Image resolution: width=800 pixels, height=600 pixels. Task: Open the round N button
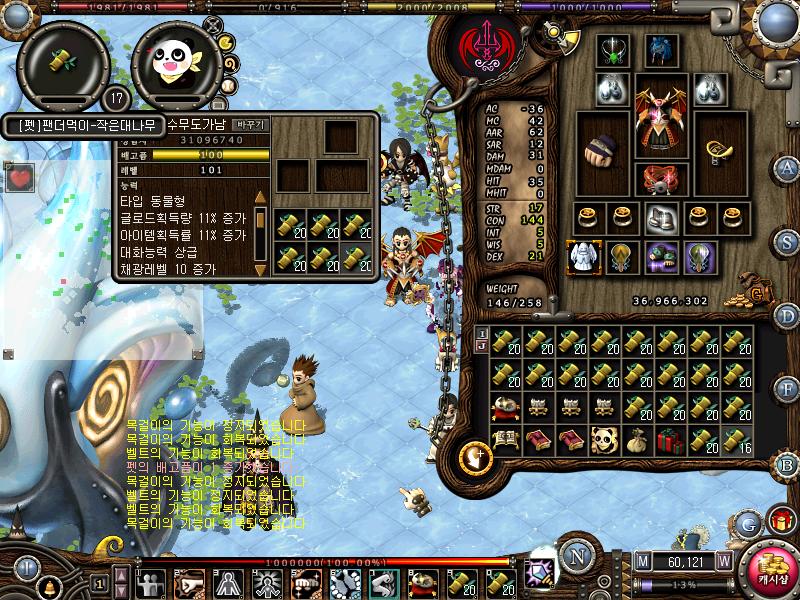tap(576, 556)
